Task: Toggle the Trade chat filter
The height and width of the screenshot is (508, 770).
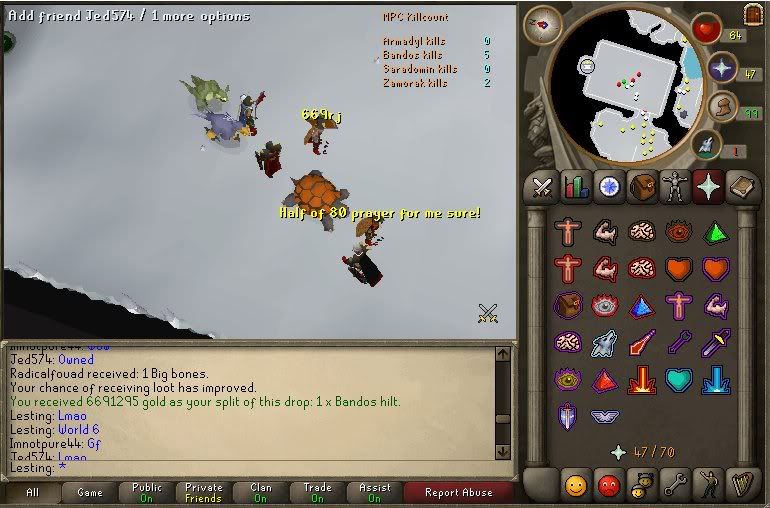Action: (x=317, y=492)
